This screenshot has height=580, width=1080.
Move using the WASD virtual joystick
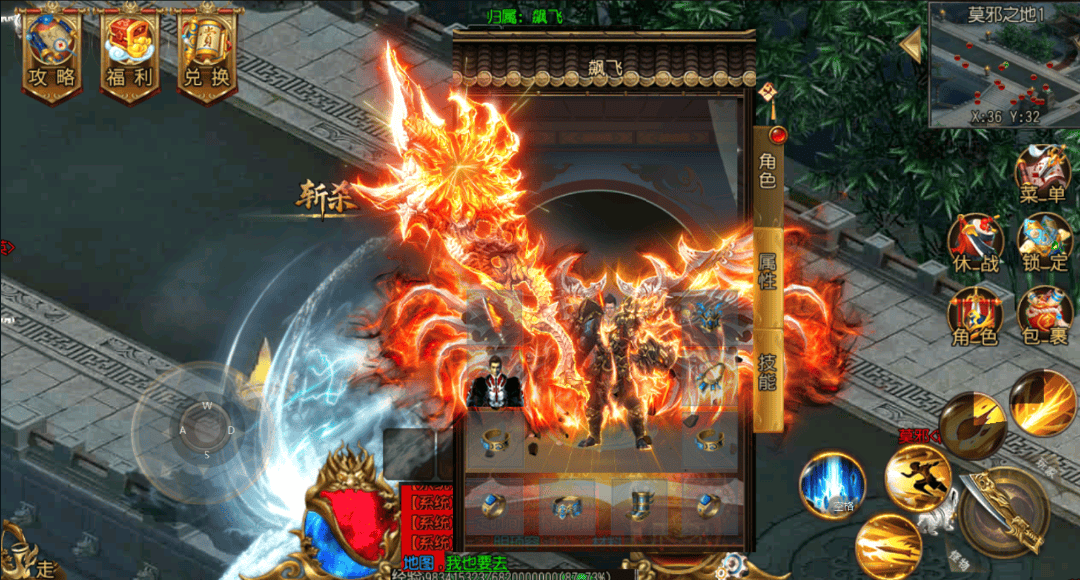207,430
